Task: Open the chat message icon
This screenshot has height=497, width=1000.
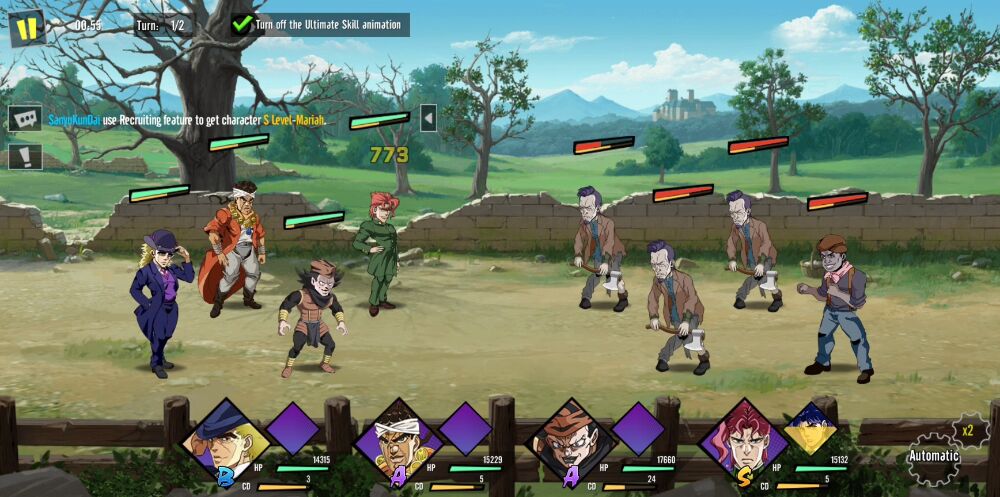Action: point(25,118)
